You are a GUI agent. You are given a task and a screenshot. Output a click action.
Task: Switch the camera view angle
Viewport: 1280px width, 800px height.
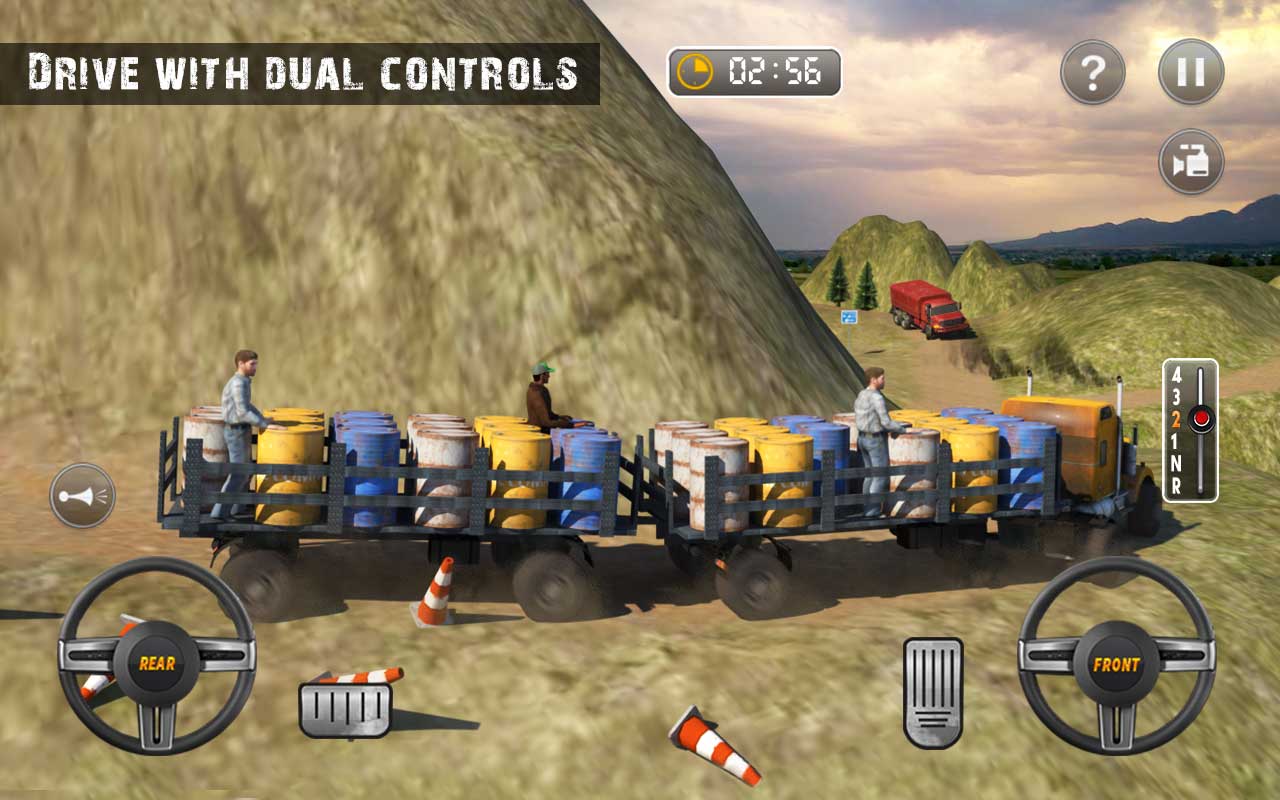point(1191,160)
